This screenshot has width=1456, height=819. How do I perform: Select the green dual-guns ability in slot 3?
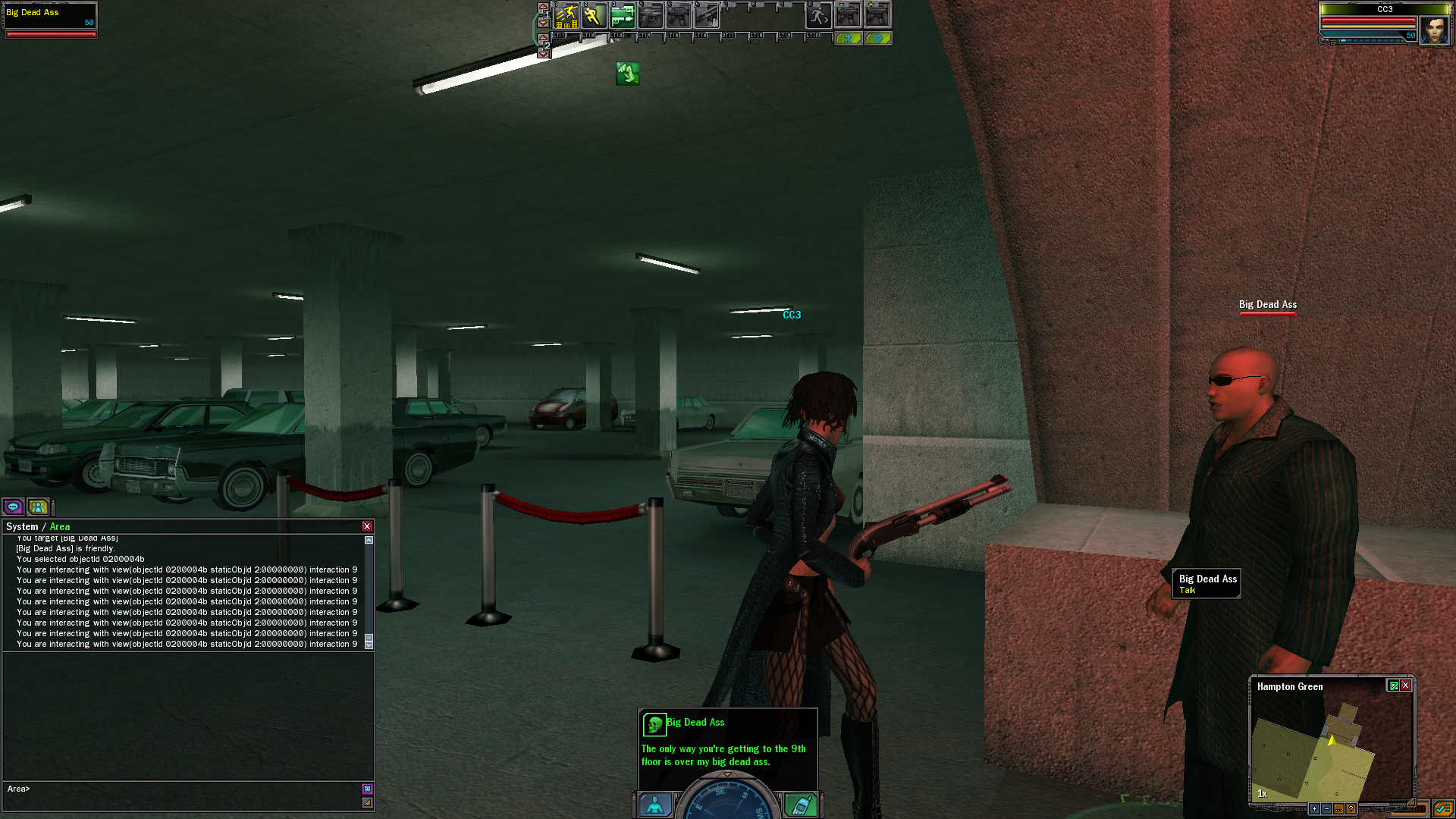[622, 16]
